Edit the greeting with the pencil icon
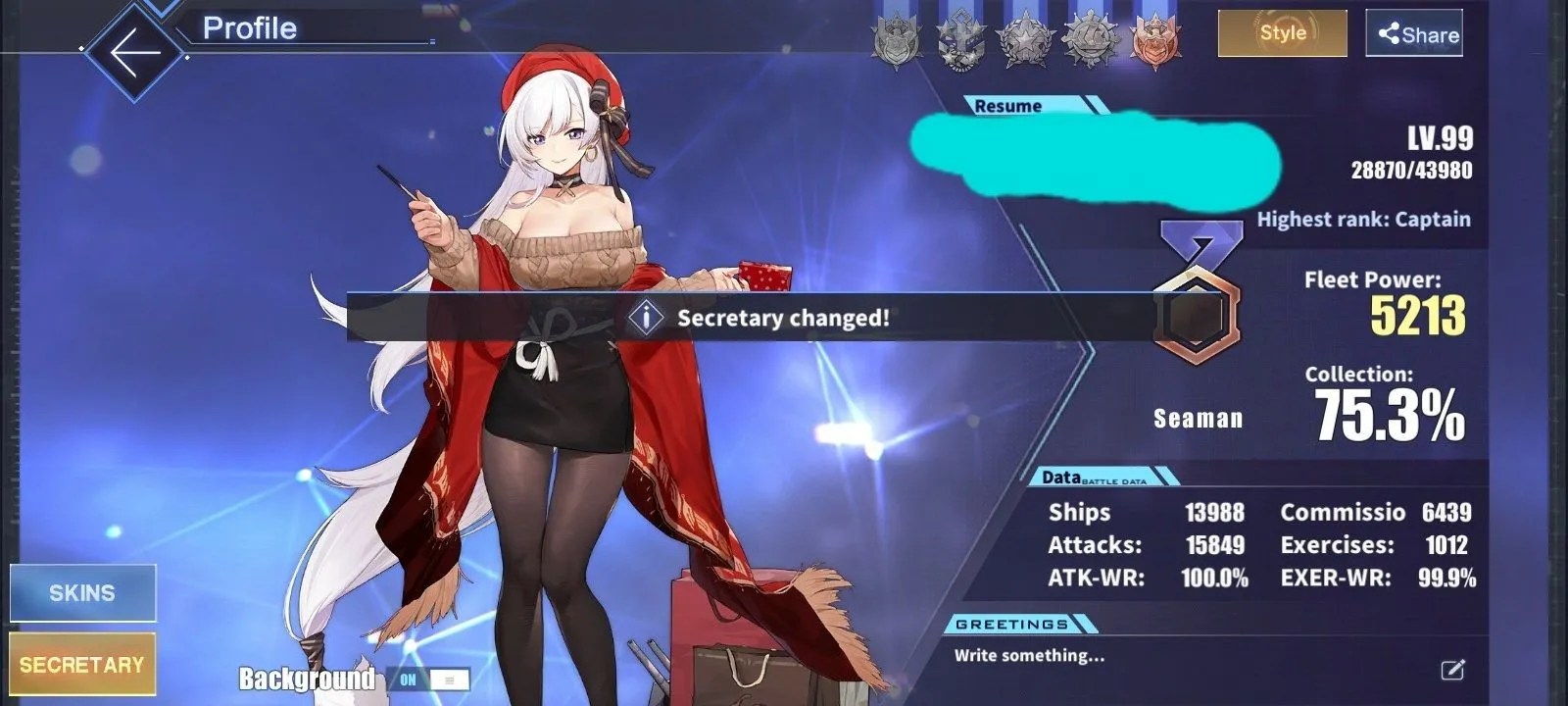Screen dimensions: 1568x706 (x=1452, y=670)
